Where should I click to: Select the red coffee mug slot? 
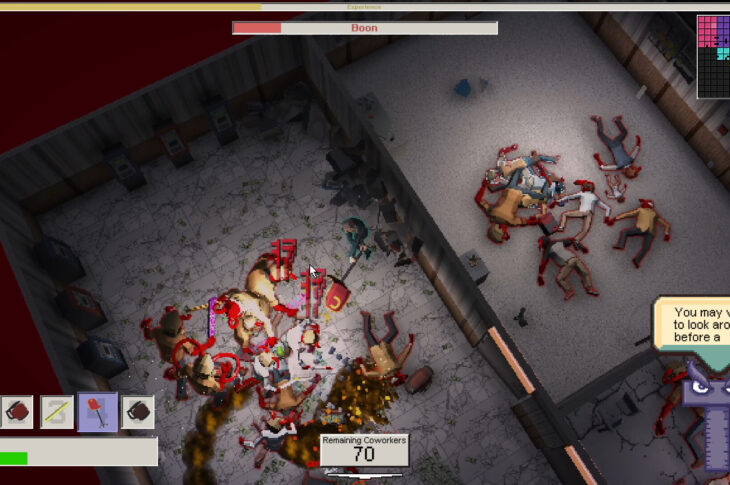tap(17, 411)
